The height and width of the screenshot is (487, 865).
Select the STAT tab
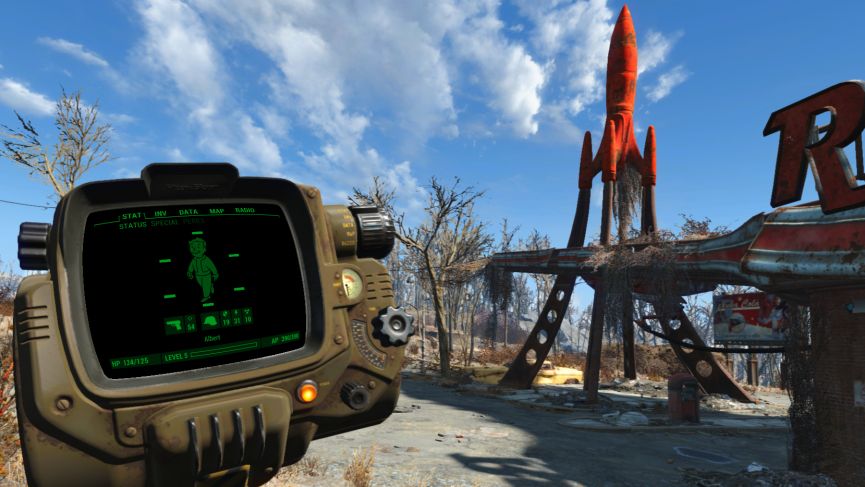click(x=132, y=216)
